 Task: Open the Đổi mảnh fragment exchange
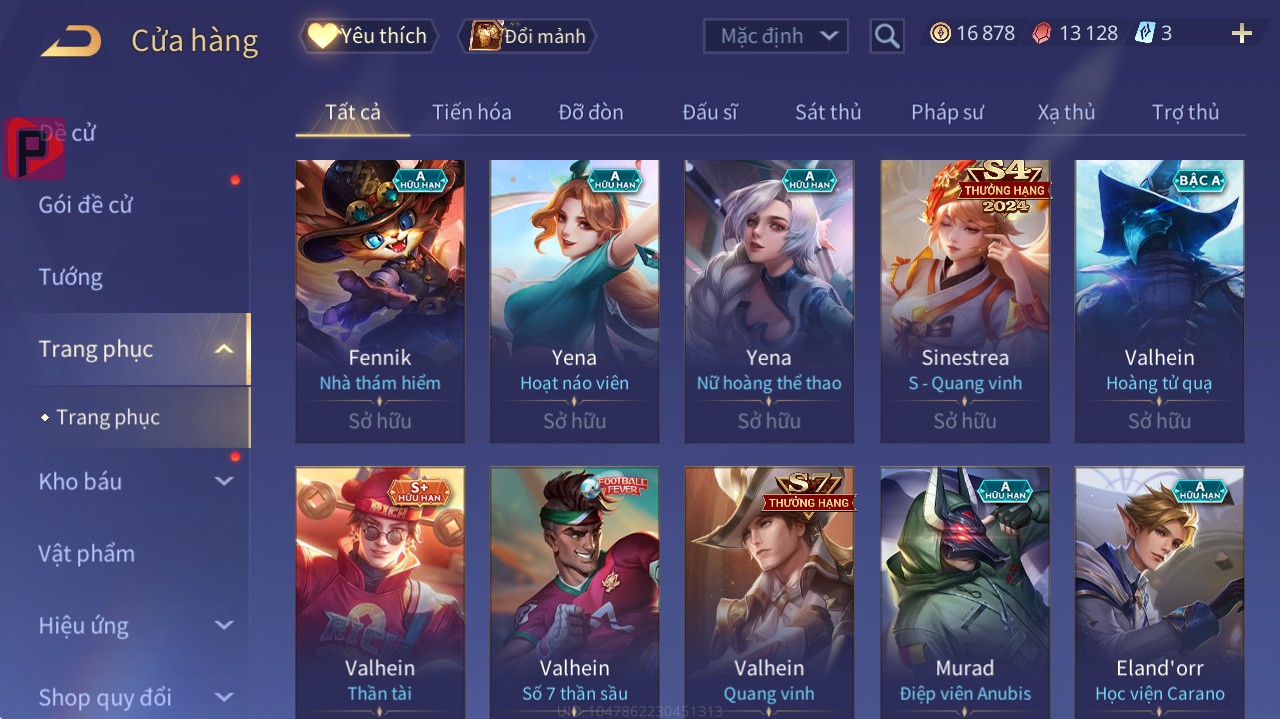[527, 36]
